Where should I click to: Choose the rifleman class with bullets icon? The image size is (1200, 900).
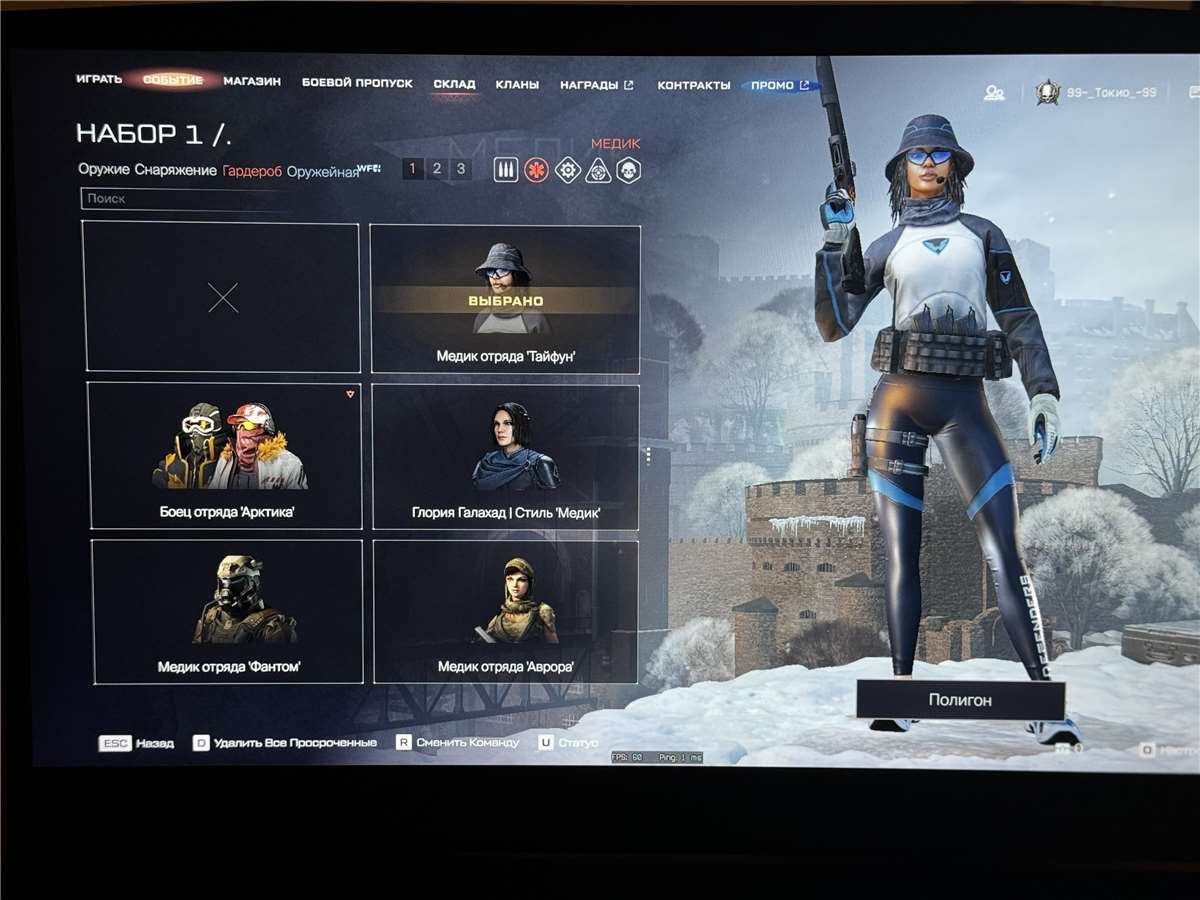pyautogui.click(x=506, y=170)
